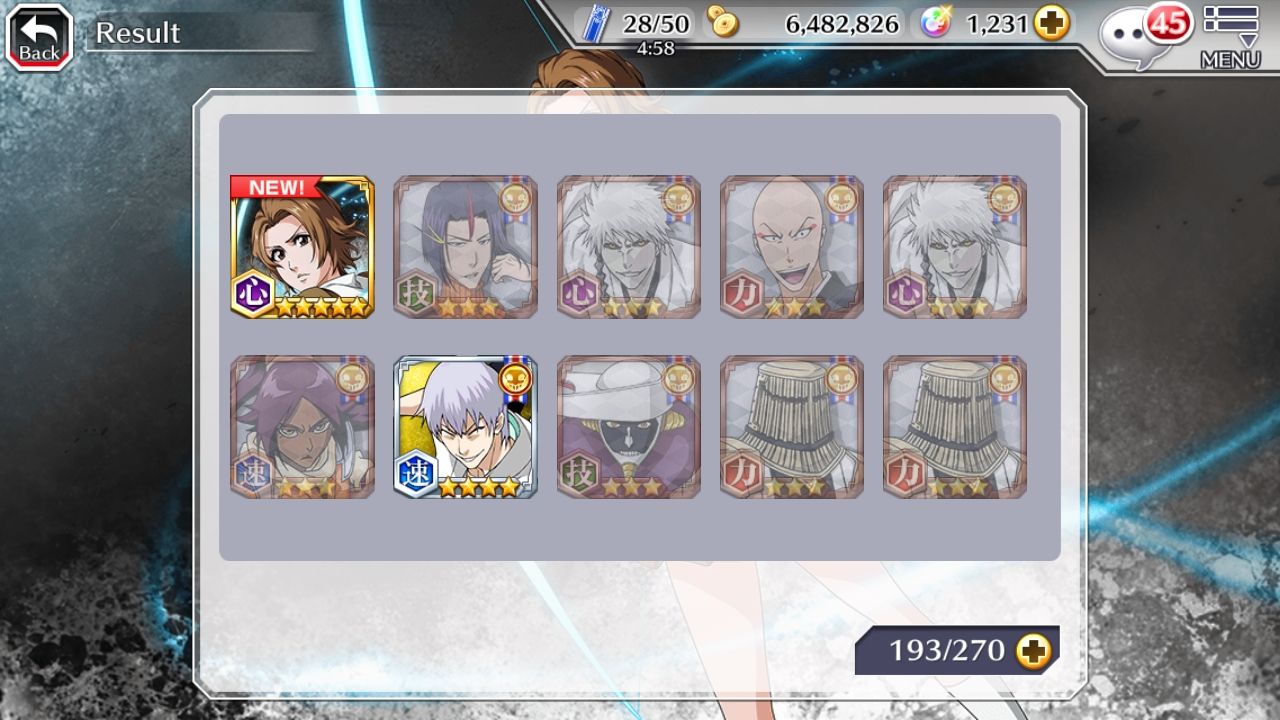Image resolution: width=1280 pixels, height=720 pixels.
Task: Select the white-hat masked character card
Action: pyautogui.click(x=628, y=427)
